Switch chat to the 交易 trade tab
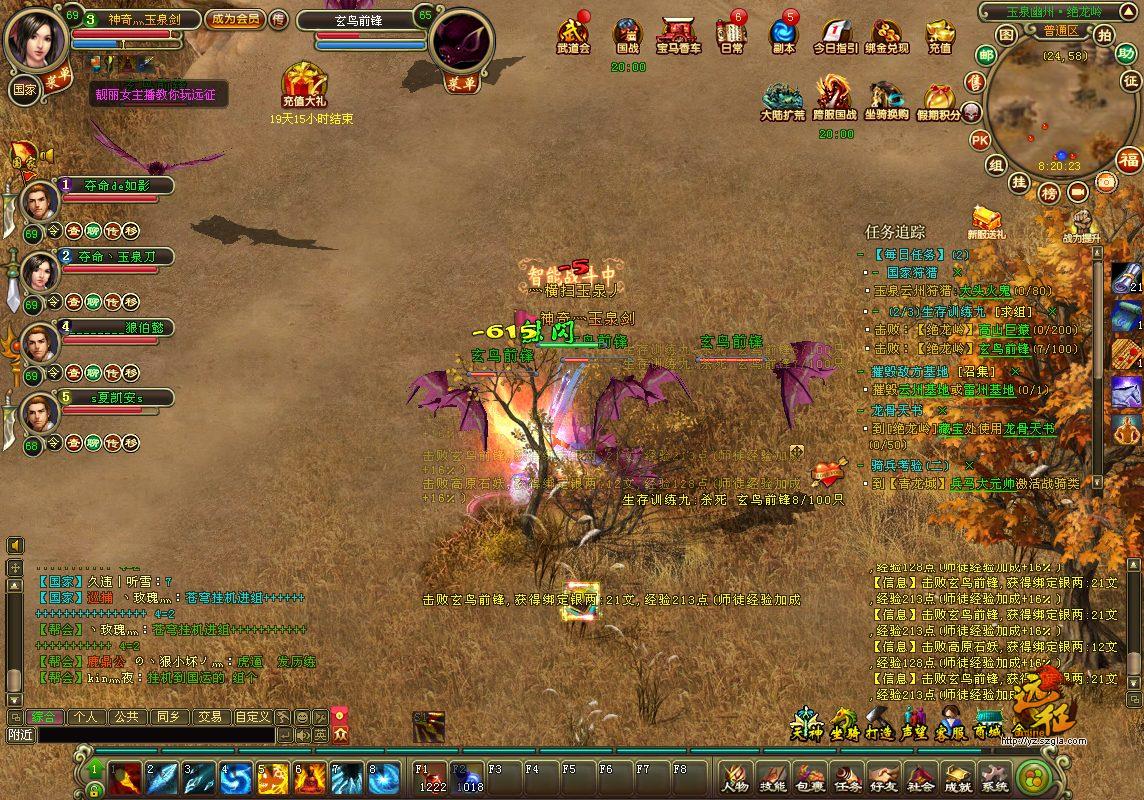This screenshot has height=800, width=1144. tap(209, 716)
